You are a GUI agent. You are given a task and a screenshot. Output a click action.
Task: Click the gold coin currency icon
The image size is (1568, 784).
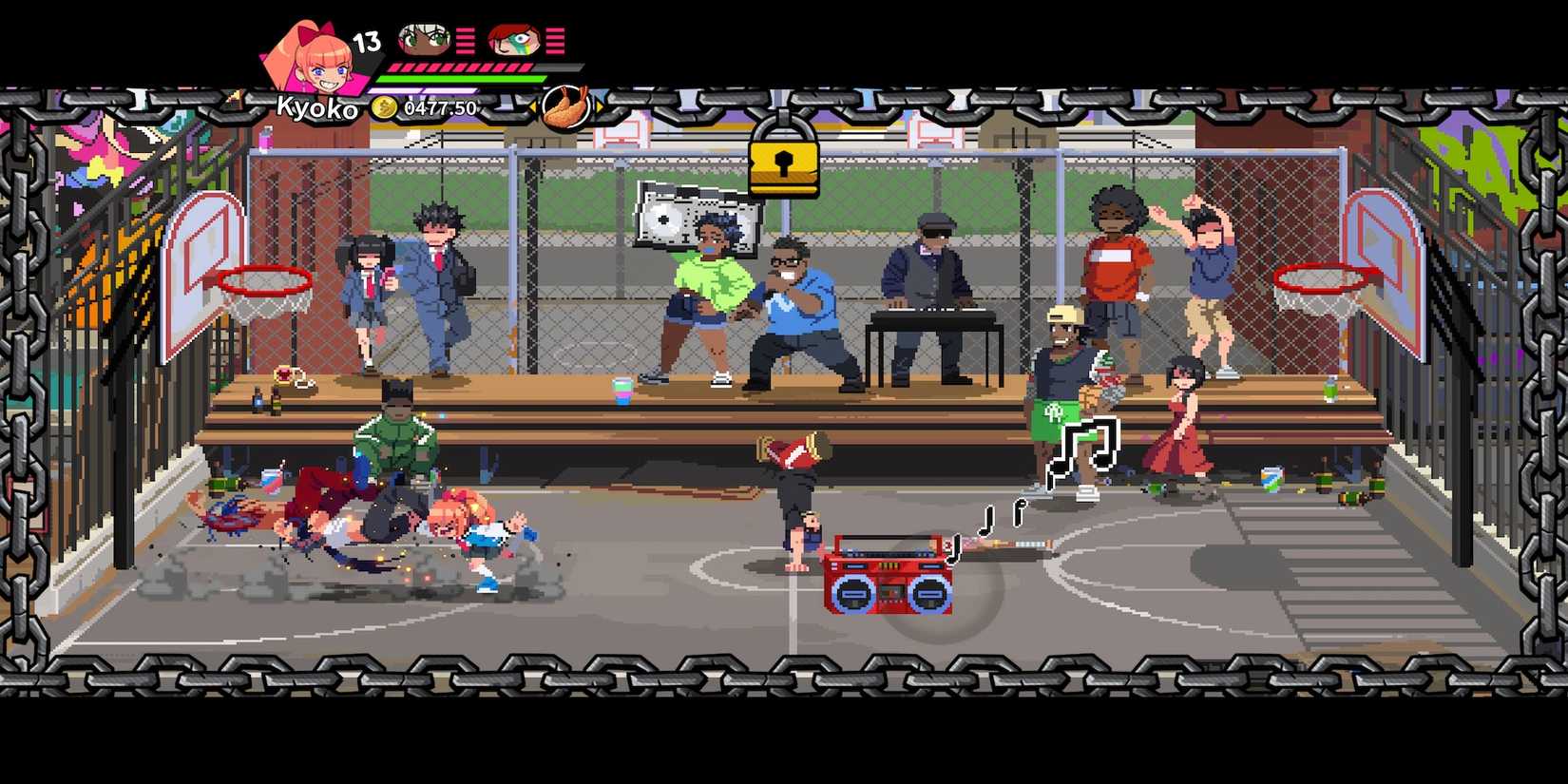click(x=384, y=108)
